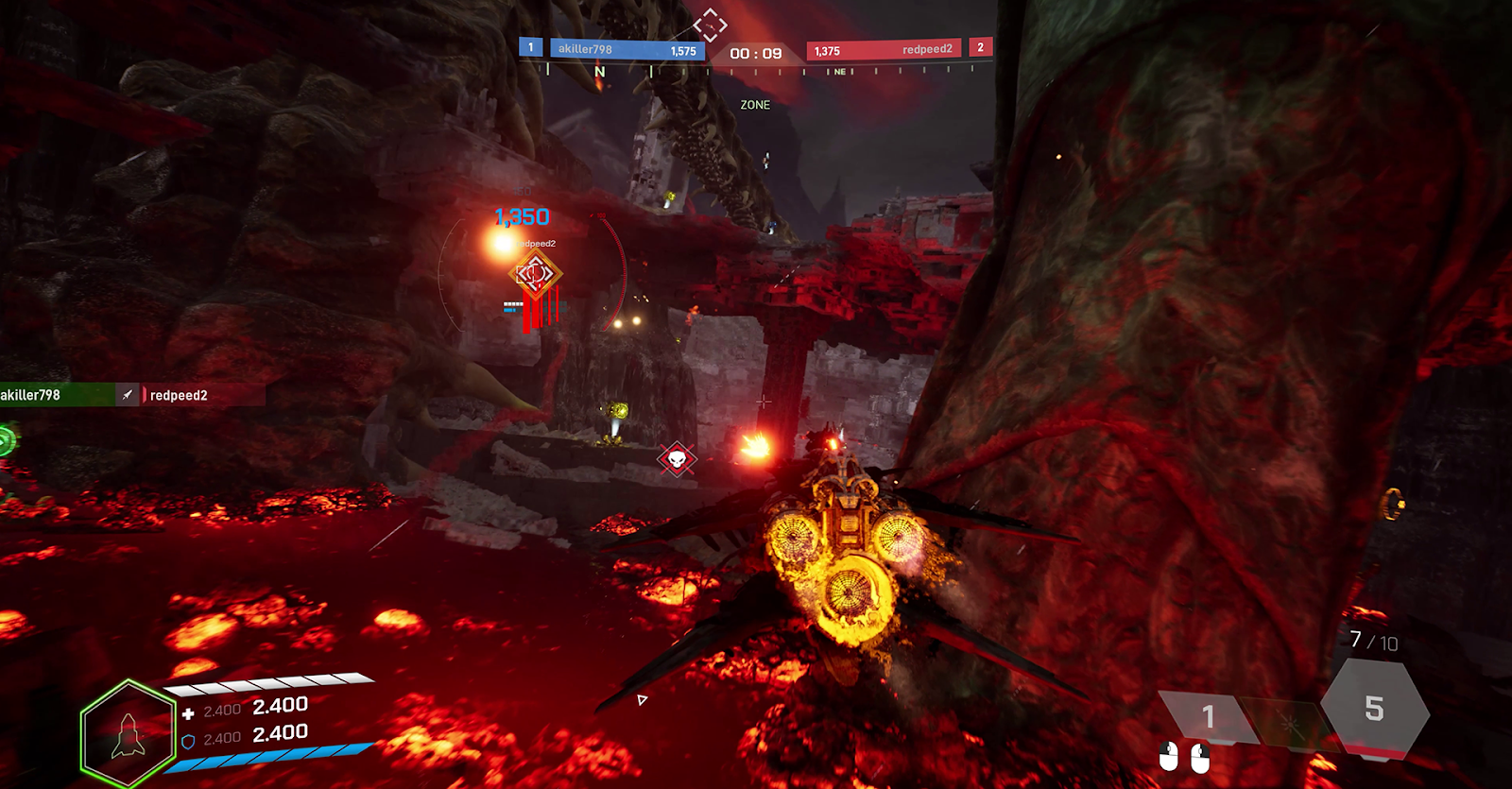Select weapon slot number 1
The width and height of the screenshot is (1512, 789).
pos(1208,717)
